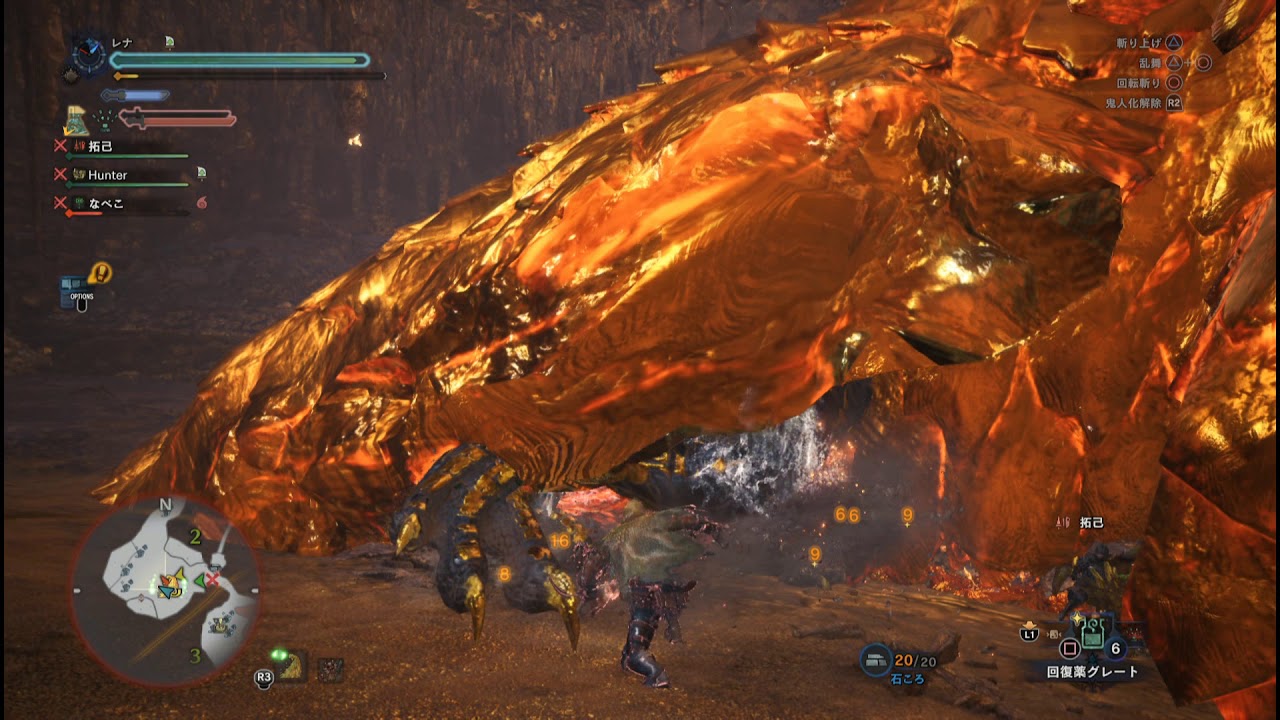Screen dimensions: 1280x720
Task: Select party member なべこ in list
Action: click(105, 203)
